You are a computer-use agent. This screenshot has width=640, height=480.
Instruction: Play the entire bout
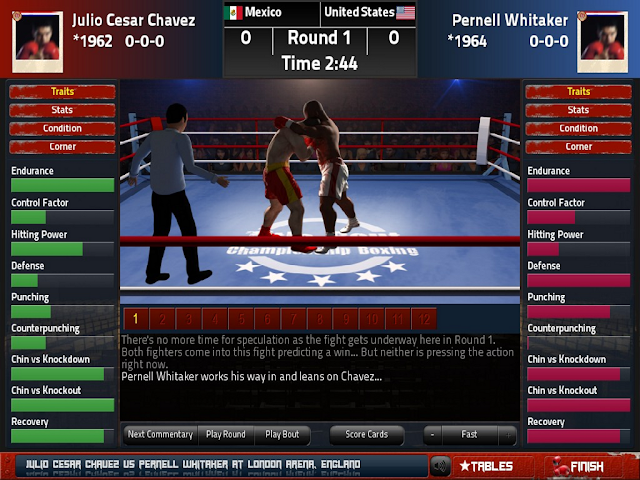click(x=282, y=435)
